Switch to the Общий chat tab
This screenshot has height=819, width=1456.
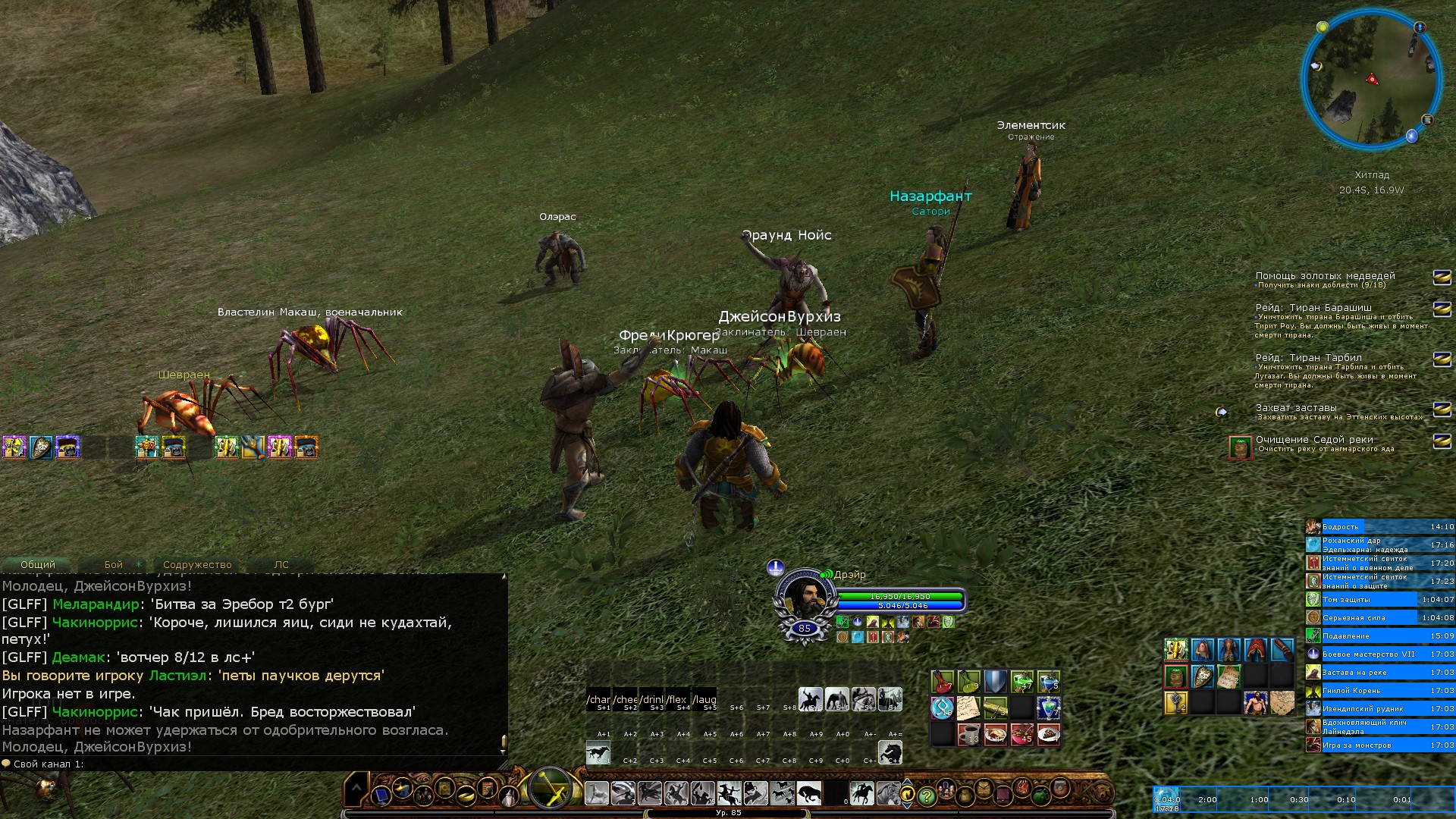click(x=38, y=565)
